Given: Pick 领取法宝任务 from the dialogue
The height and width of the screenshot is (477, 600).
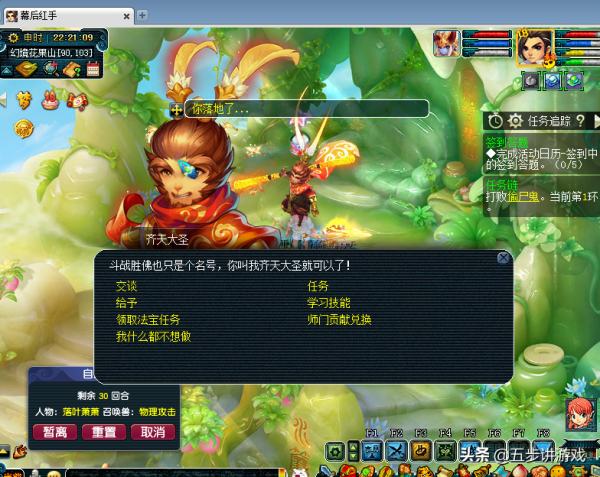Looking at the screenshot, I should coord(148,320).
